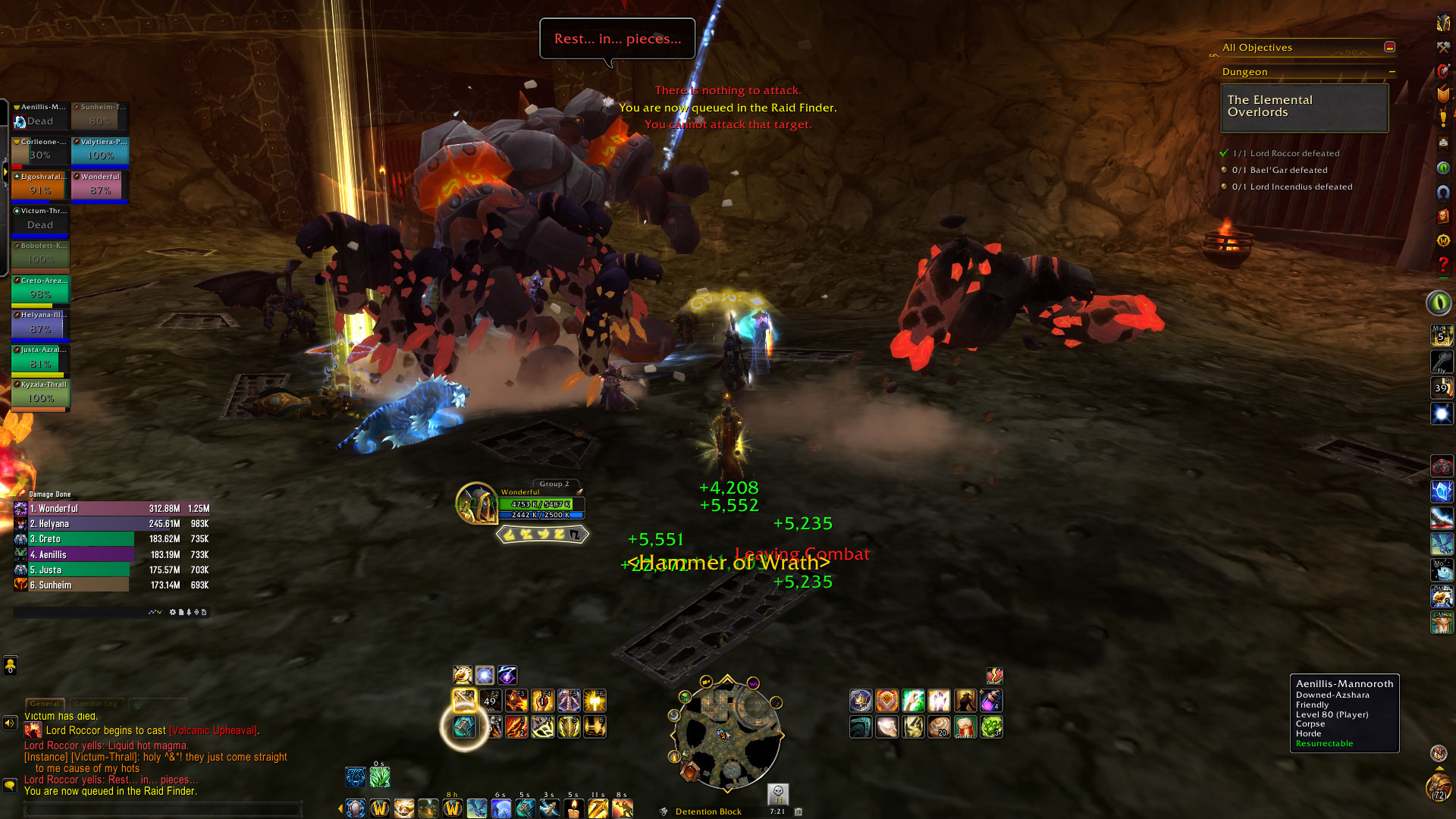Viewport: 1456px width, 819px height.
Task: Collapse the All Objectives tracker
Action: click(1389, 47)
